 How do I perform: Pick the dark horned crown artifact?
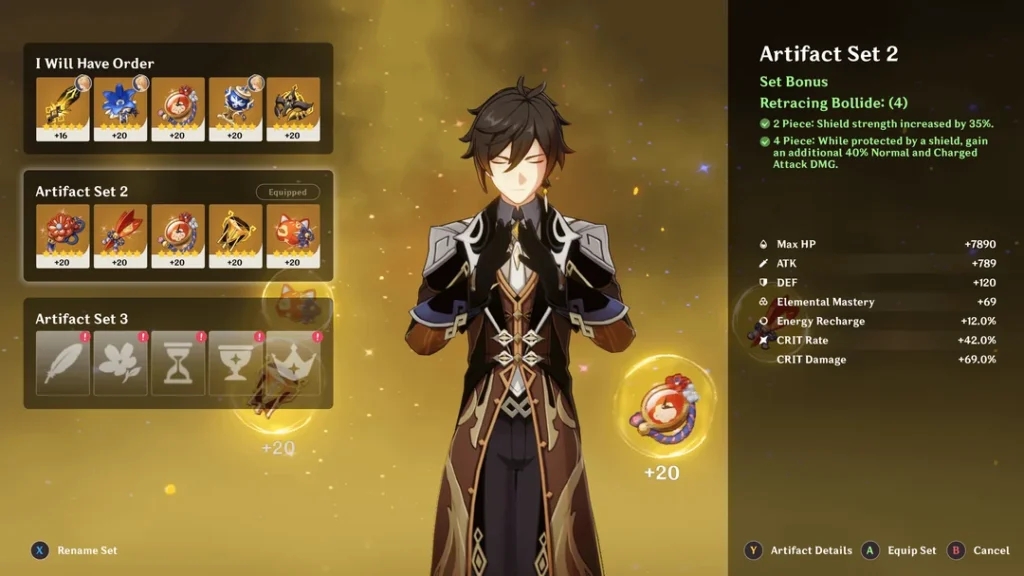pos(293,109)
